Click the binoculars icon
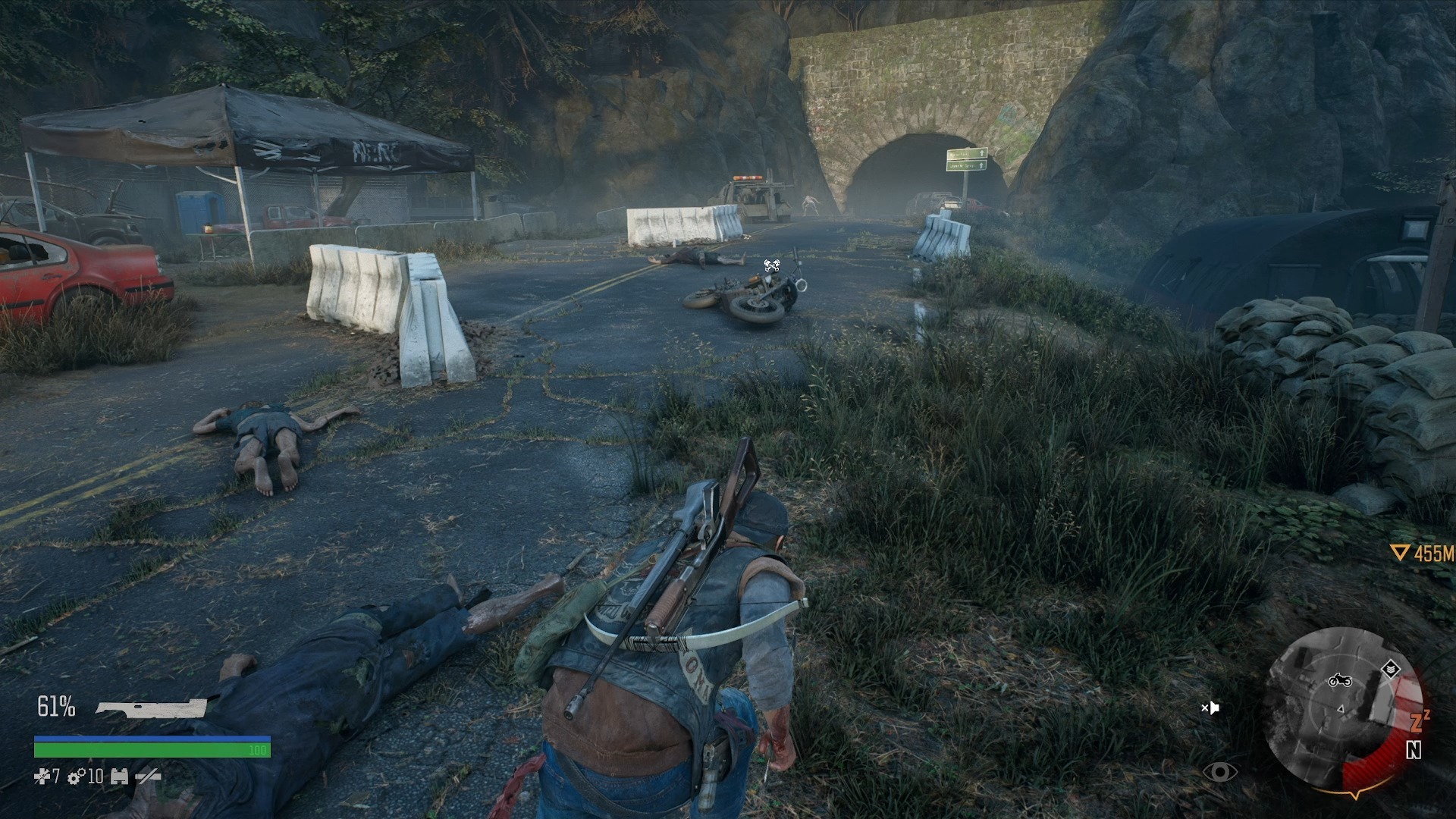Screen dimensions: 1456x819 coord(119,777)
